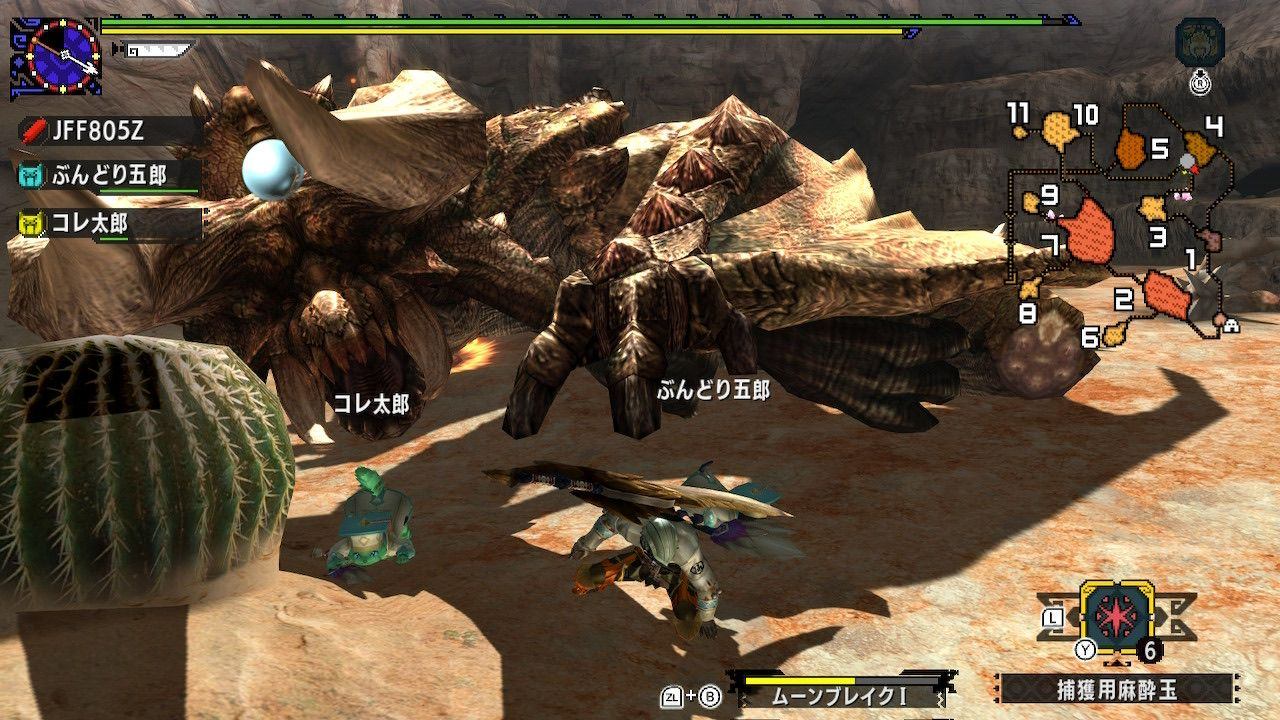1280x720 pixels.
Task: Select the JFF805Z player name entry
Action: pyautogui.click(x=110, y=131)
